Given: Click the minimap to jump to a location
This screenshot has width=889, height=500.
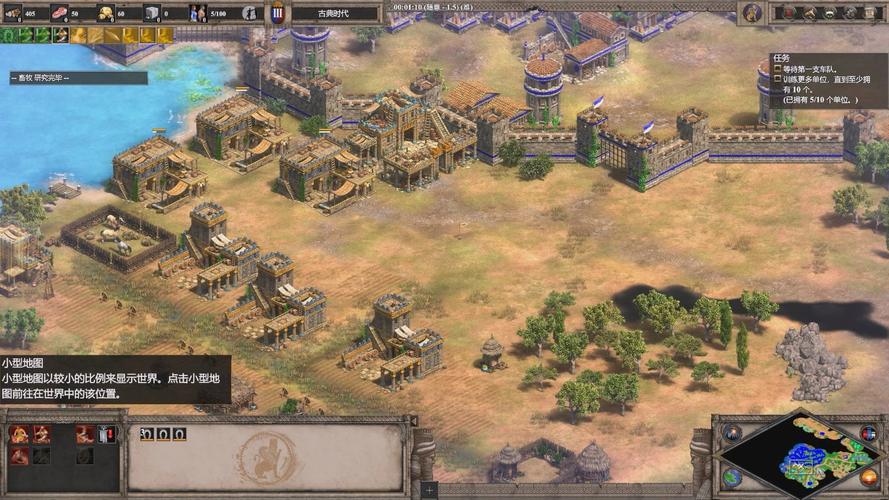Looking at the screenshot, I should click(798, 455).
